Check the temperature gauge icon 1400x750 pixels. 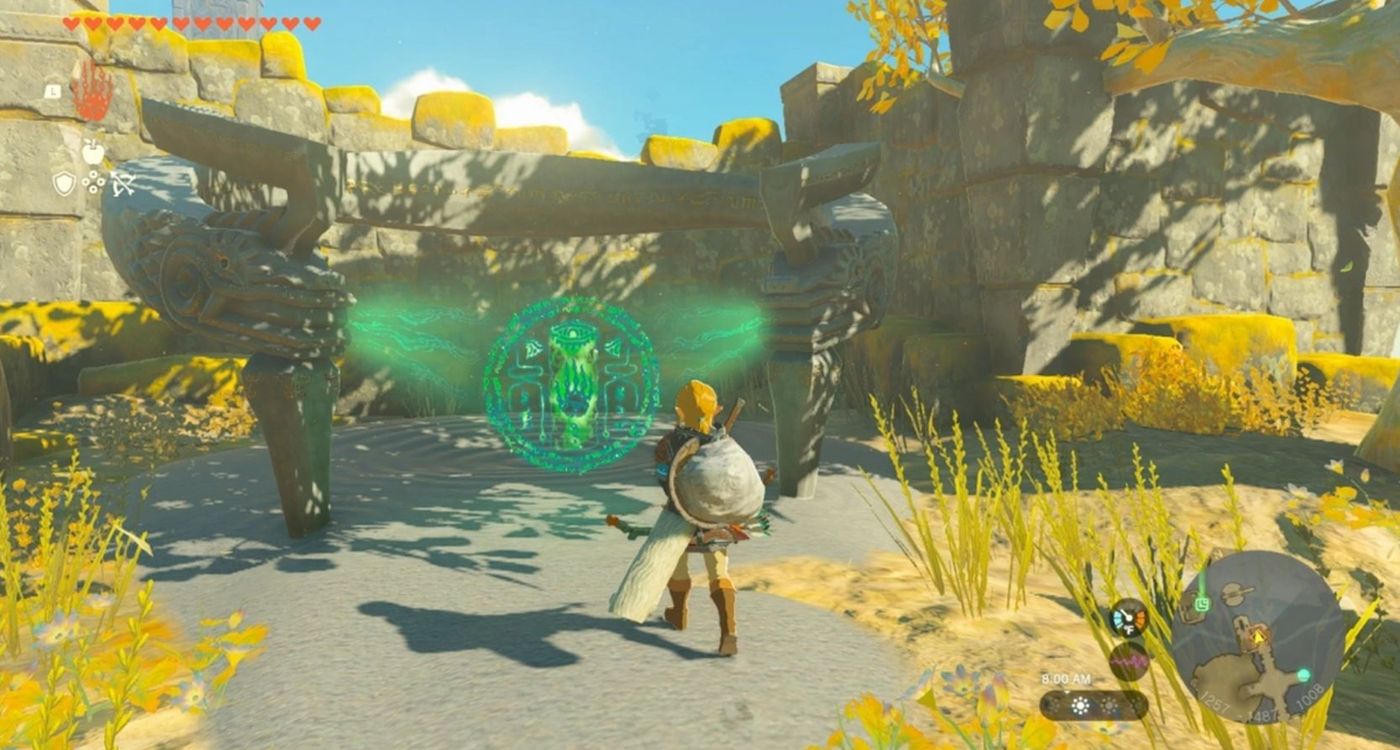pyautogui.click(x=1129, y=618)
